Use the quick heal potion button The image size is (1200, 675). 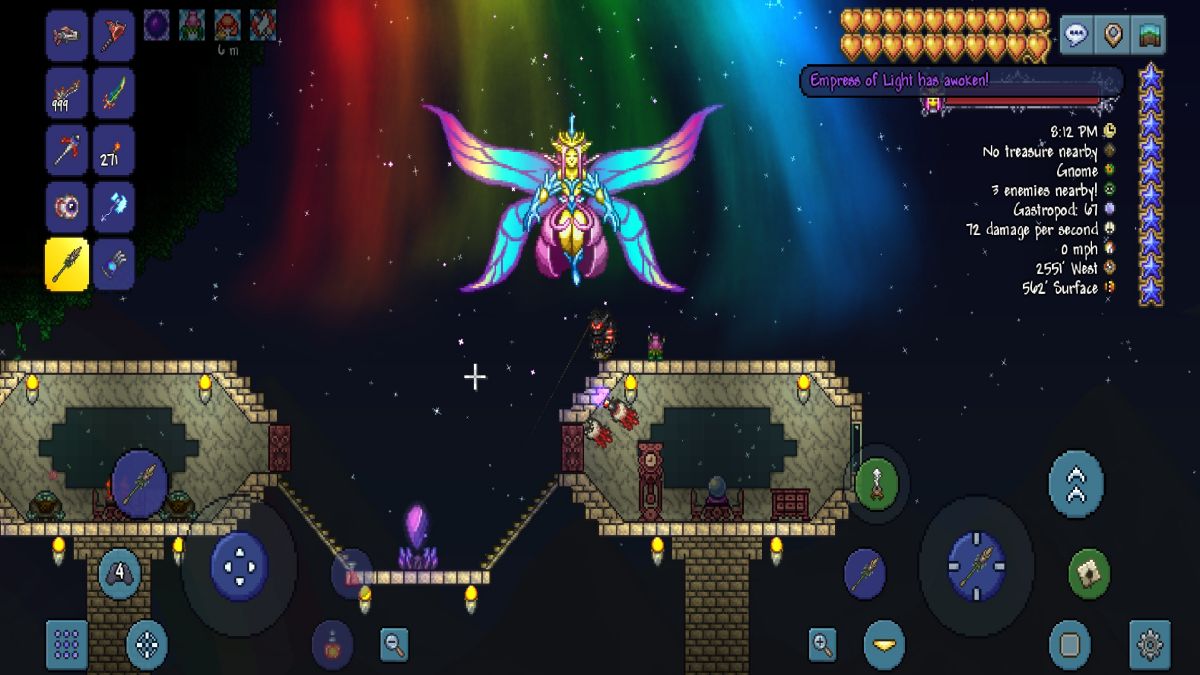coord(332,645)
